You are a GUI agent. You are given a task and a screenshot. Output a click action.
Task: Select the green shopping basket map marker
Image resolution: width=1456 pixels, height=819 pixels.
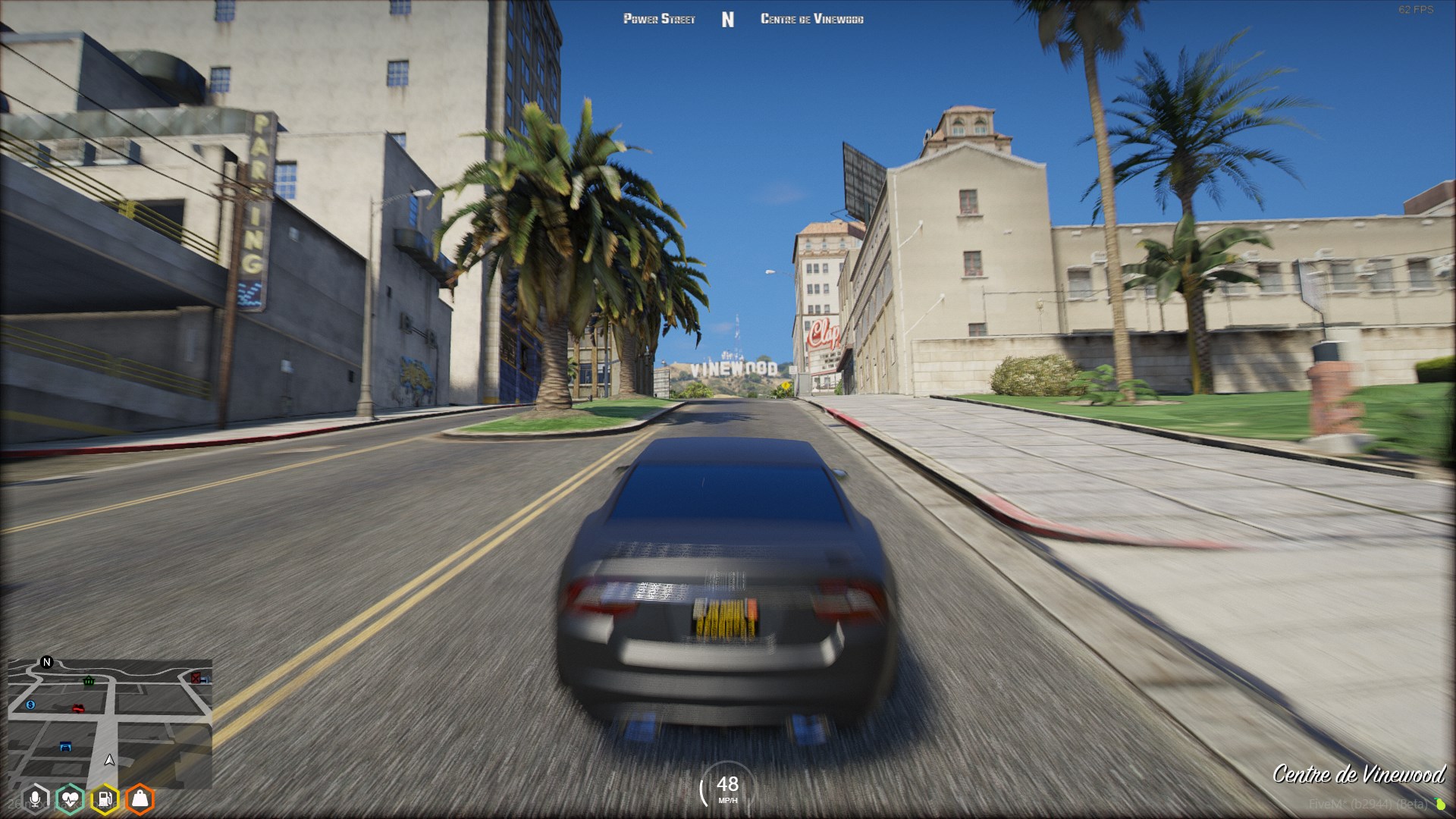pos(89,681)
